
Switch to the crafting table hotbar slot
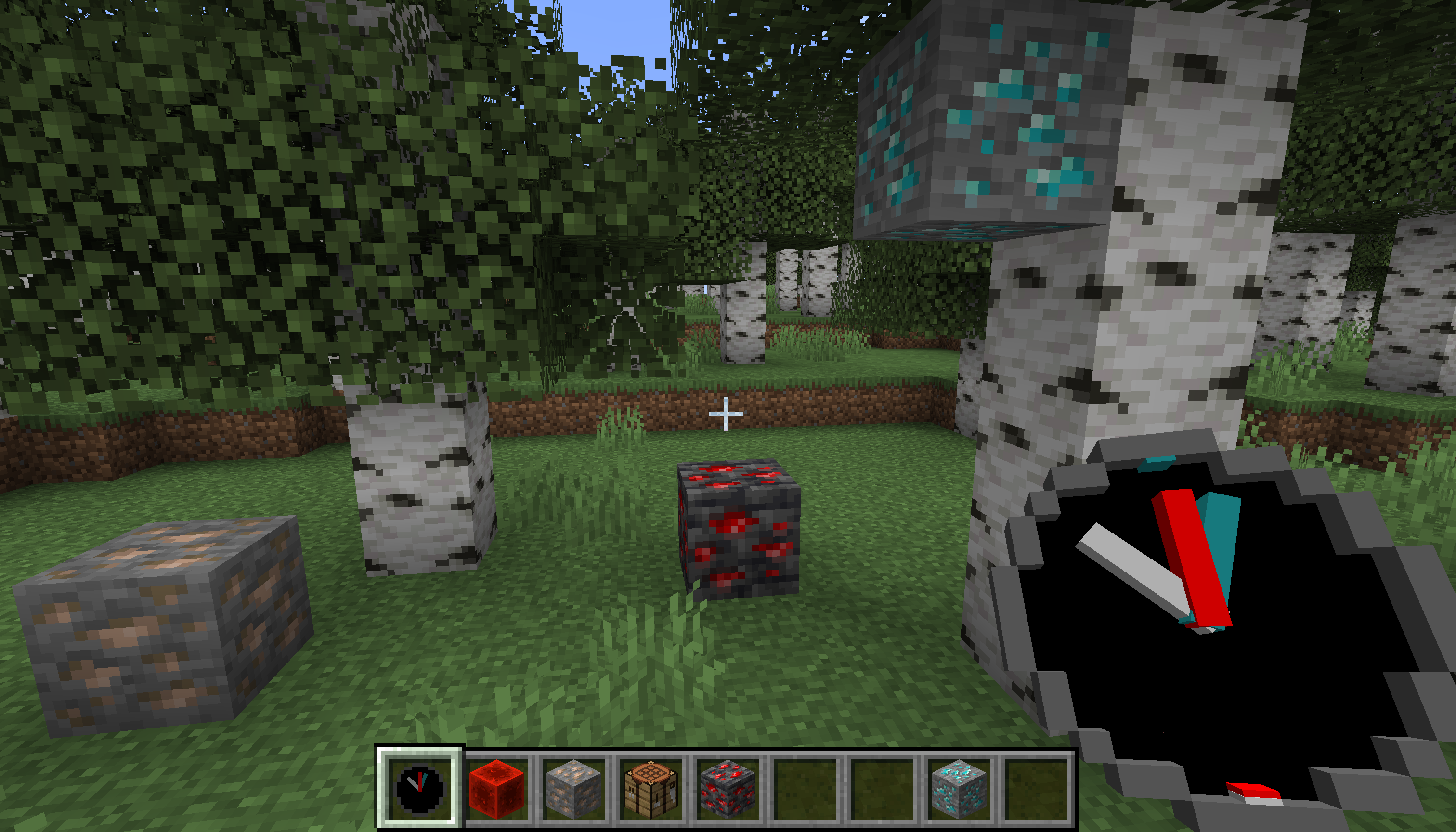(651, 789)
